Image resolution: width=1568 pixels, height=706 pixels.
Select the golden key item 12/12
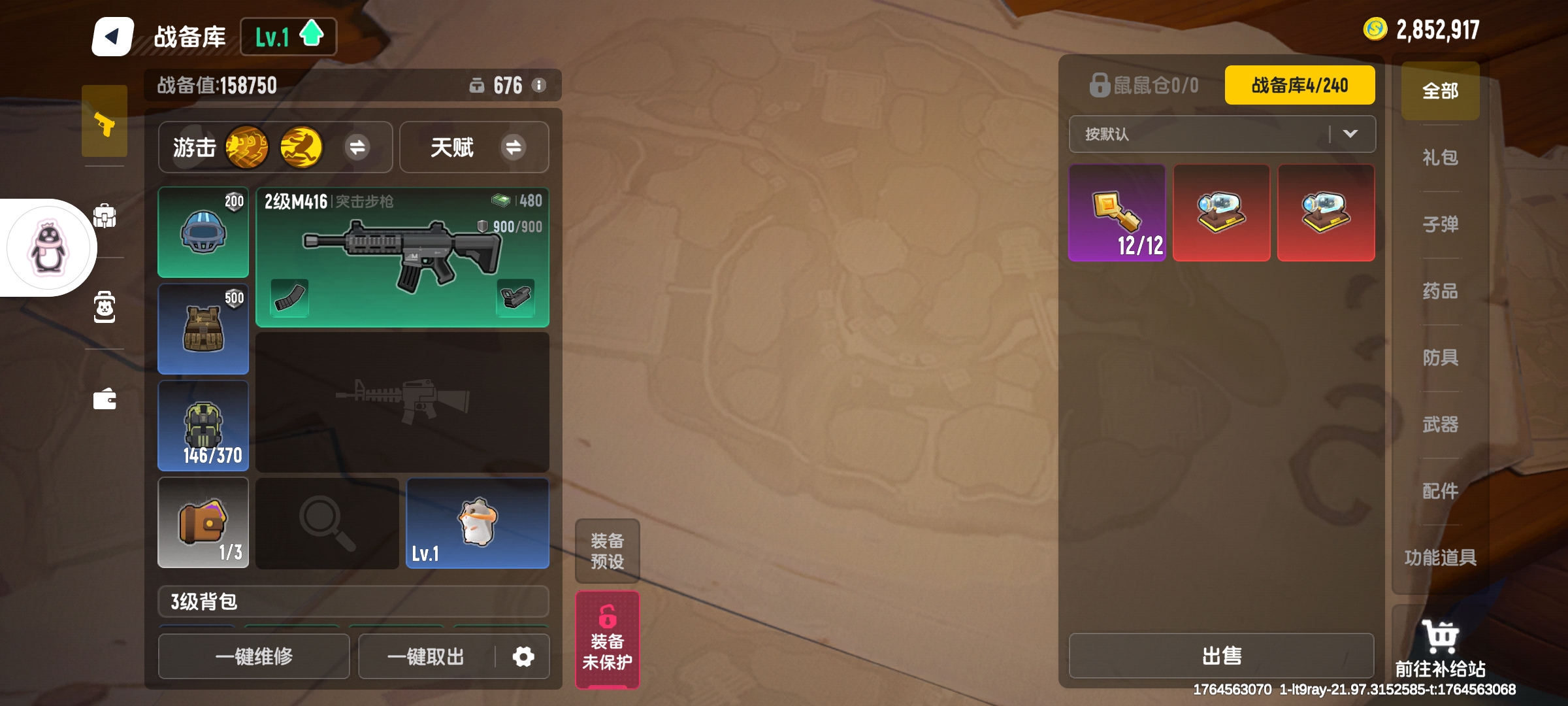(1117, 213)
